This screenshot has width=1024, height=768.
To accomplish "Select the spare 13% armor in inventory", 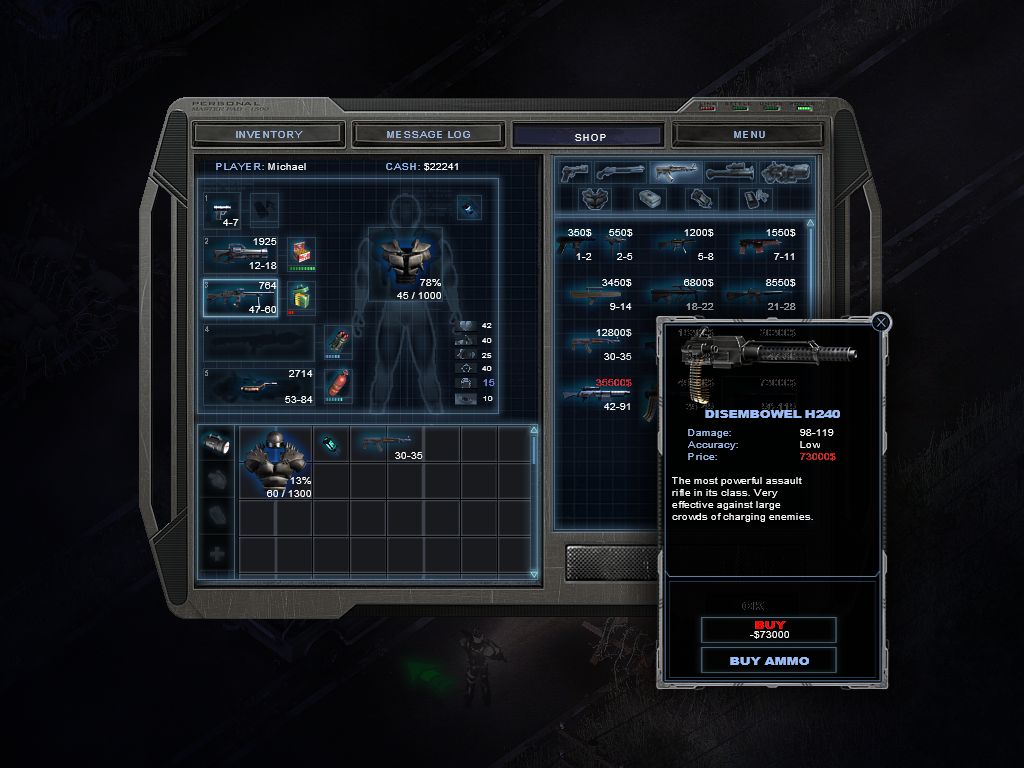I will coord(275,462).
